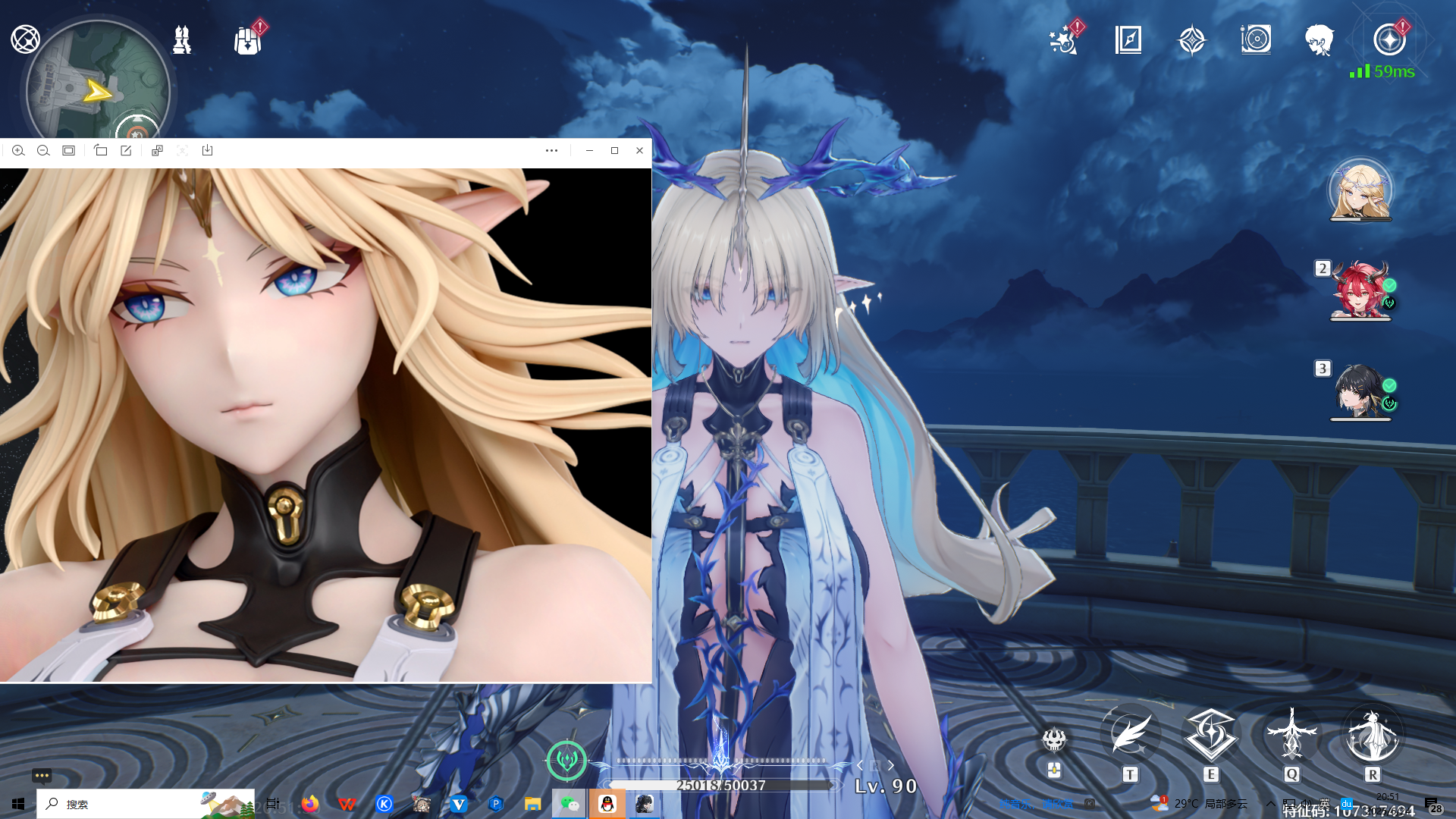The image size is (1456, 819).
Task: Activate the resonance skill labeled E
Action: click(x=1211, y=734)
